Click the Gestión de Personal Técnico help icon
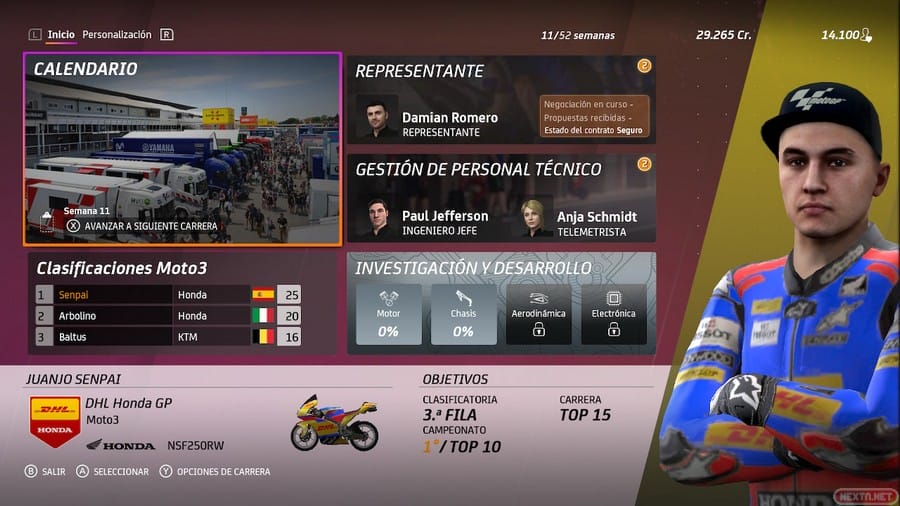The image size is (900, 506). [x=644, y=164]
